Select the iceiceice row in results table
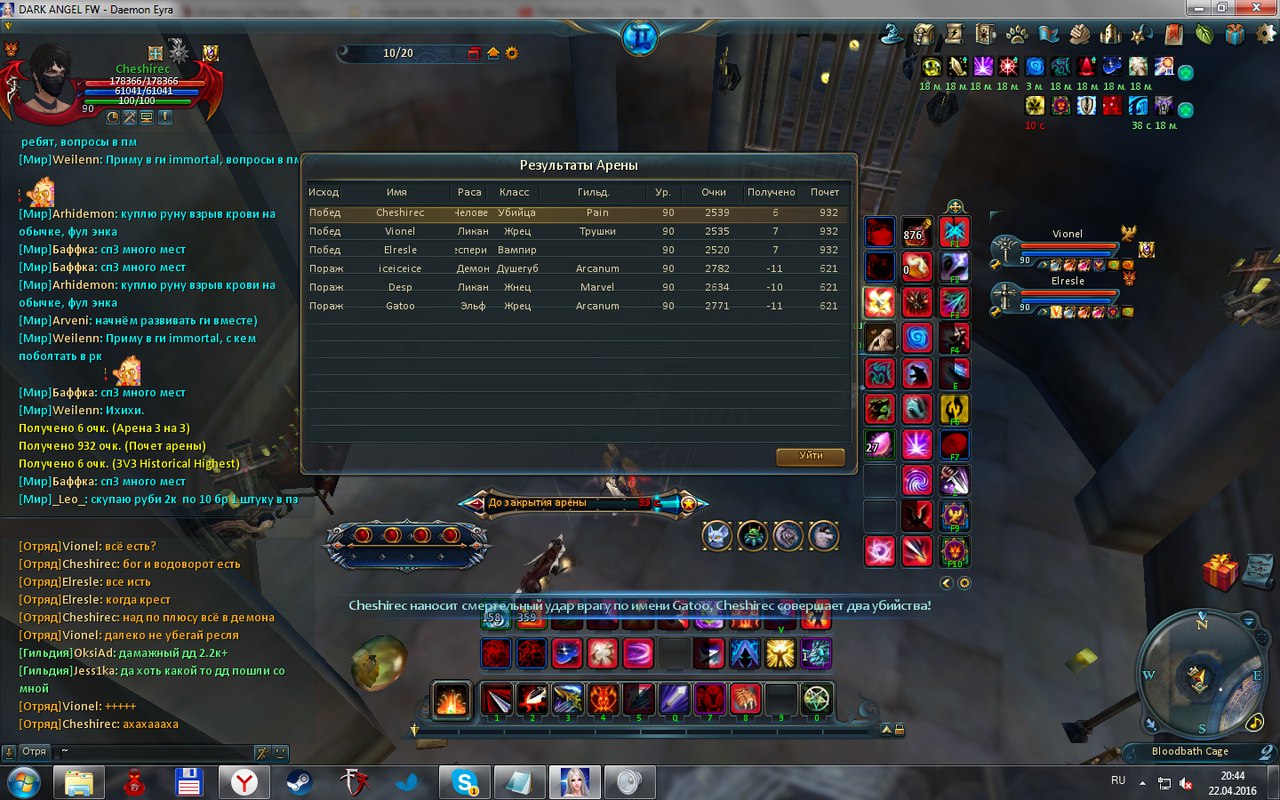The height and width of the screenshot is (800, 1280). click(x=577, y=269)
